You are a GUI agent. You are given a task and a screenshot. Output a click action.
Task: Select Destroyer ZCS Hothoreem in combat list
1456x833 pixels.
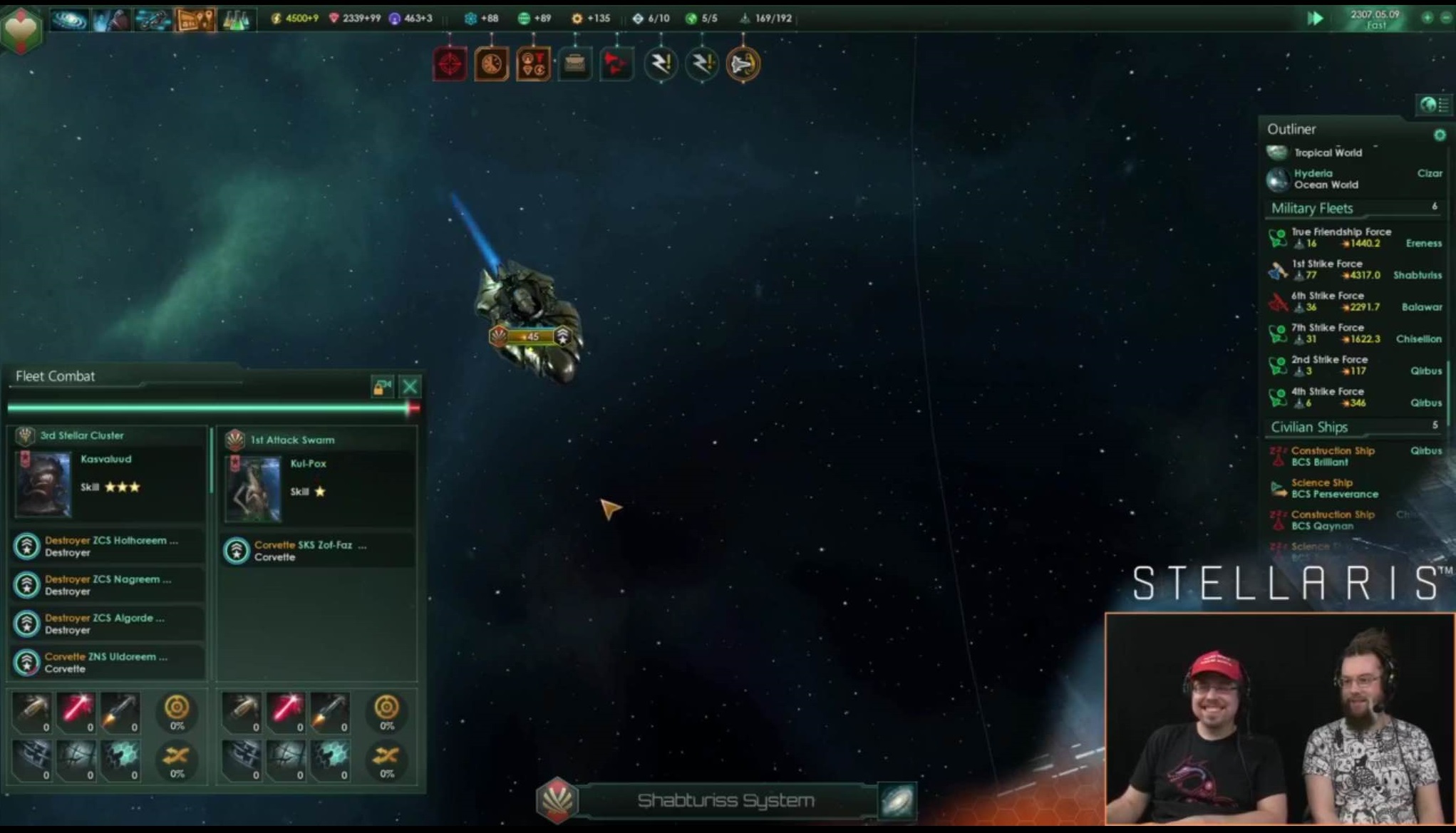coord(110,547)
